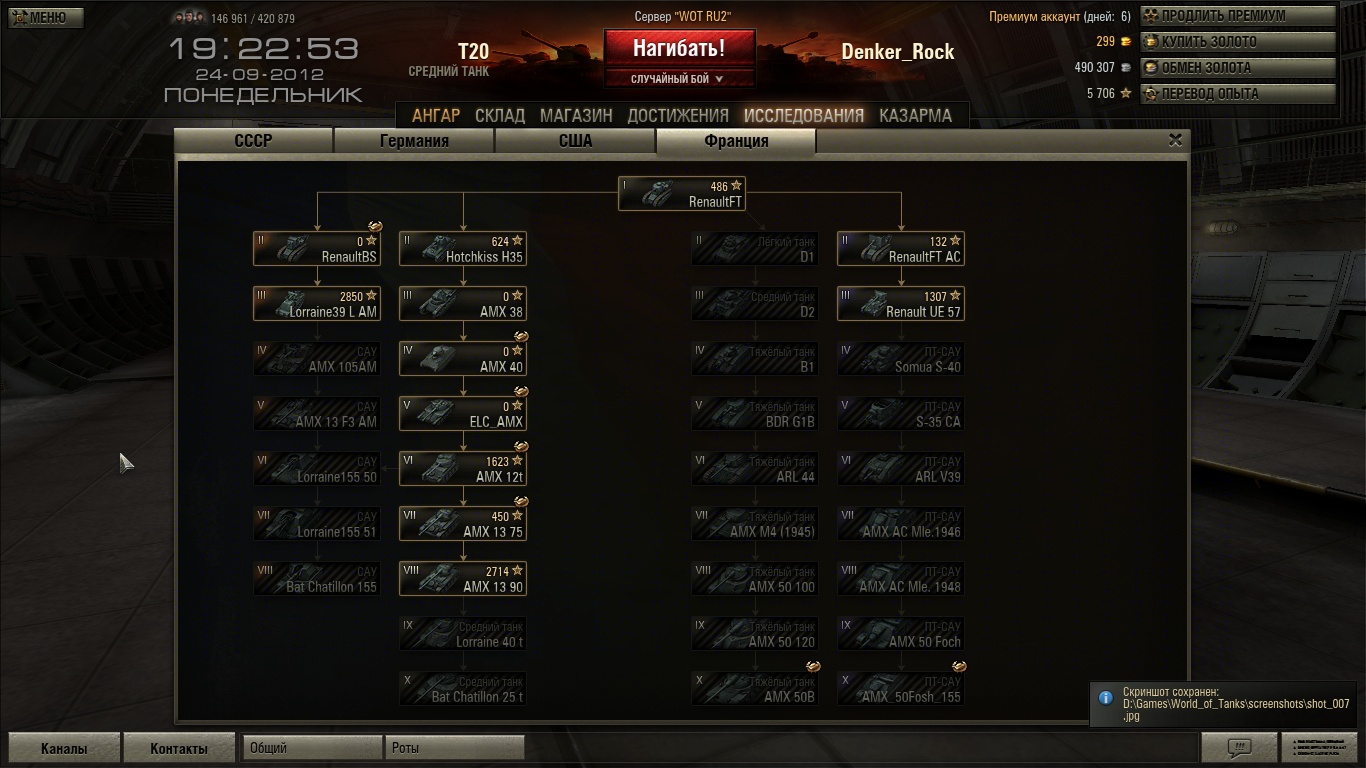Open the Контакты button
The image size is (1366, 768).
click(x=179, y=748)
